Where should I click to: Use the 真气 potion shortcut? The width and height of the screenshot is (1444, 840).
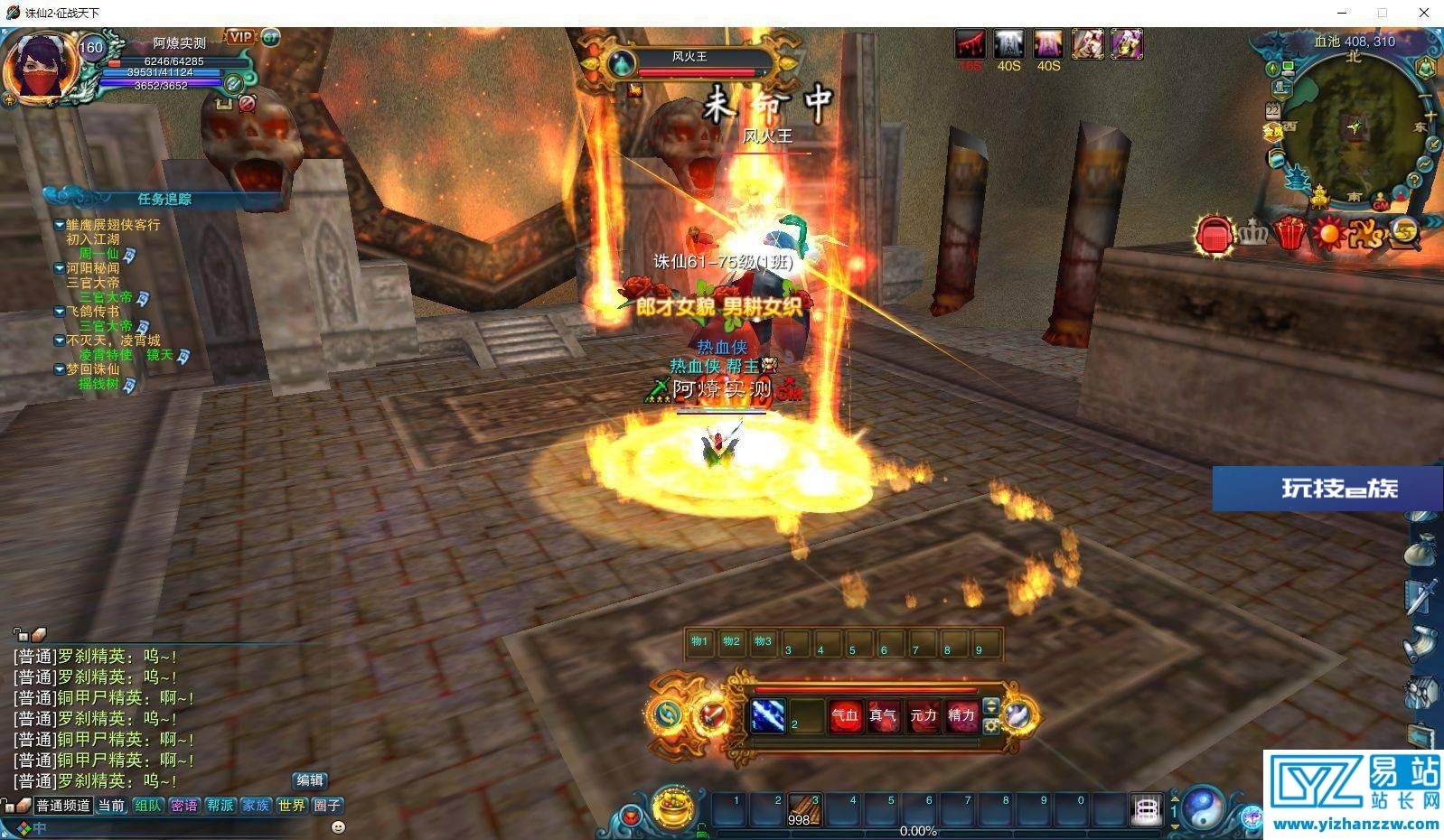[x=883, y=716]
